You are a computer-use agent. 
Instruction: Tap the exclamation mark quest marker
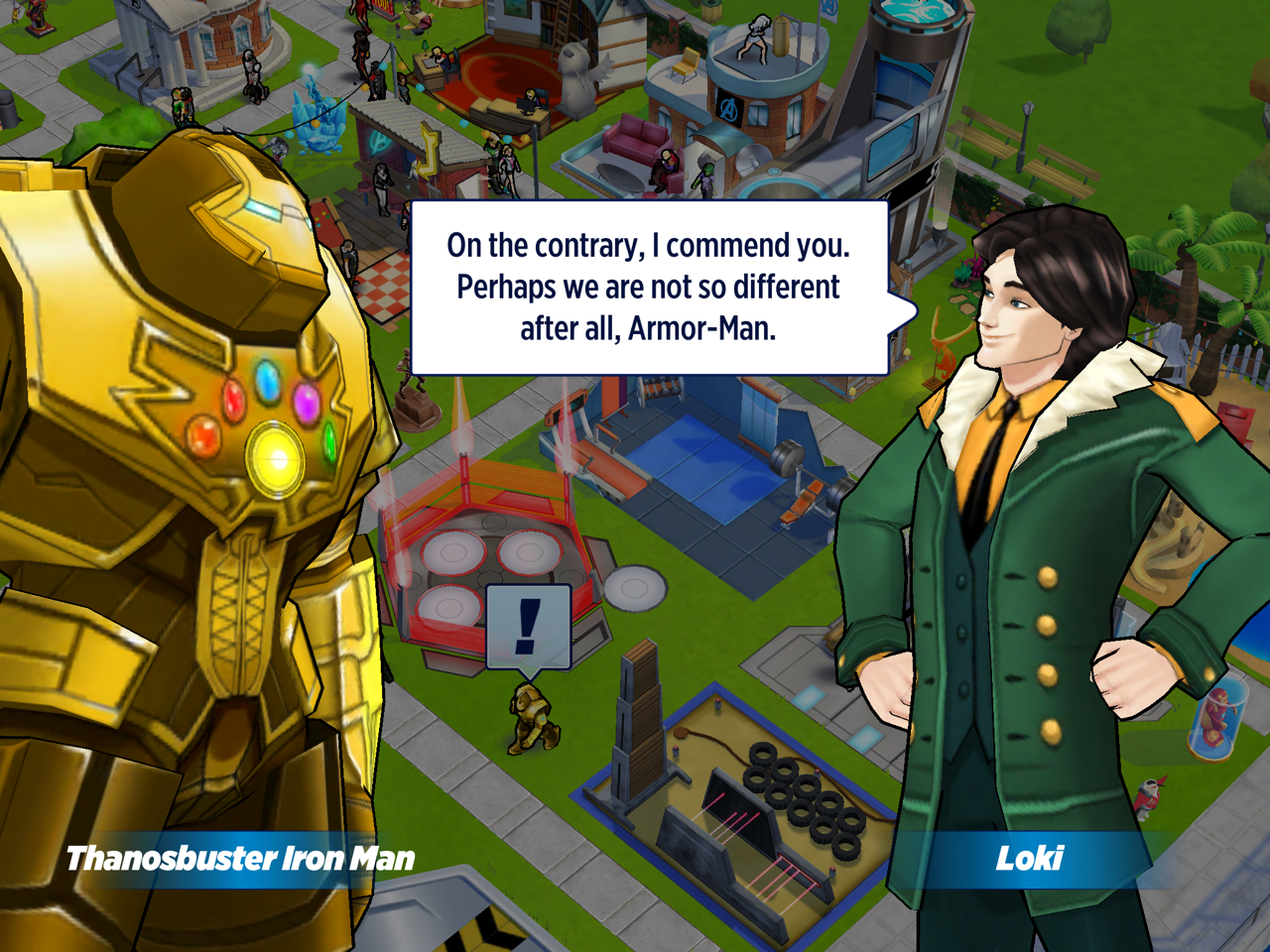click(528, 627)
